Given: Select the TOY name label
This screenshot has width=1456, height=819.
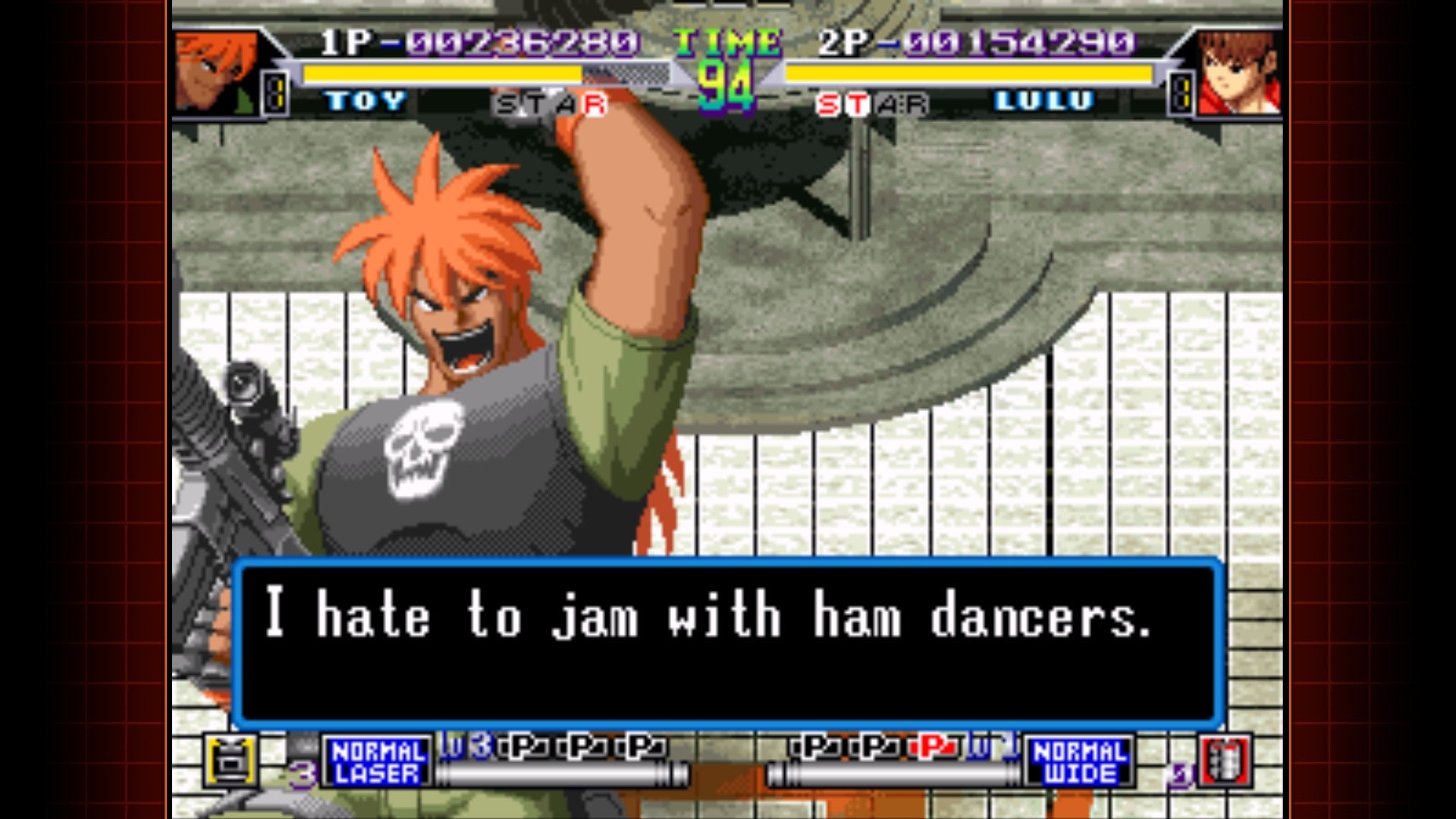Looking at the screenshot, I should tap(364, 100).
